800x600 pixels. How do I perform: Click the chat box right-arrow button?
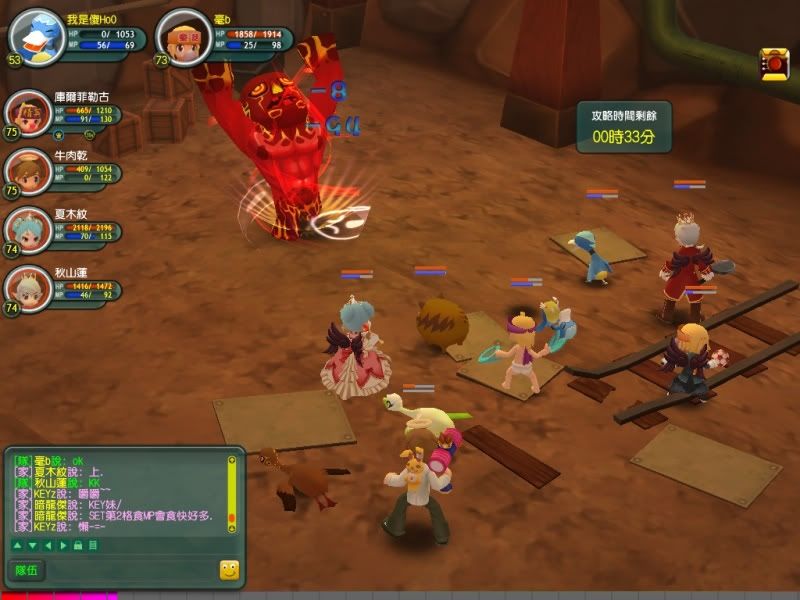[62, 545]
